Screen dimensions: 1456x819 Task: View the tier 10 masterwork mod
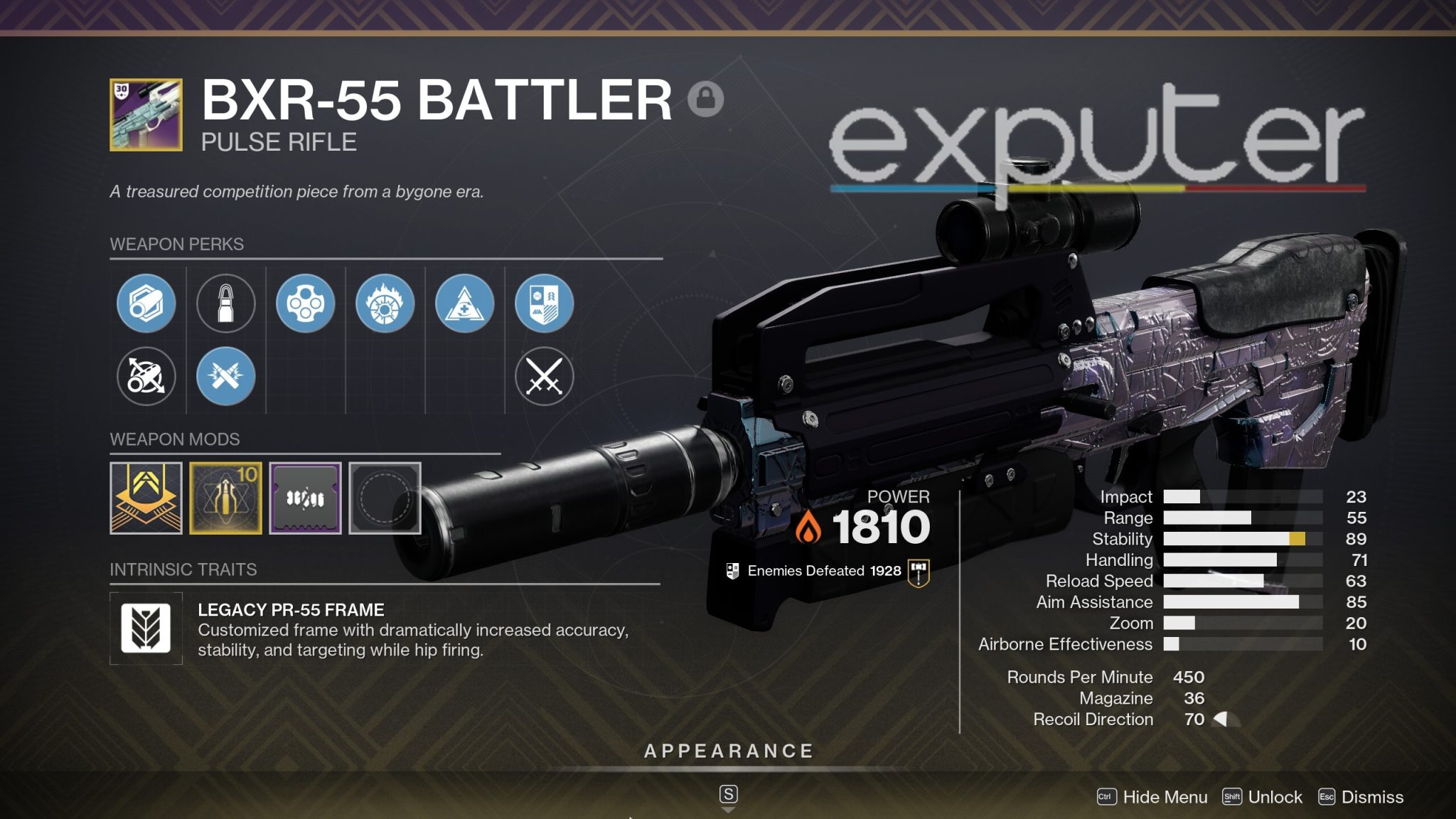[225, 498]
